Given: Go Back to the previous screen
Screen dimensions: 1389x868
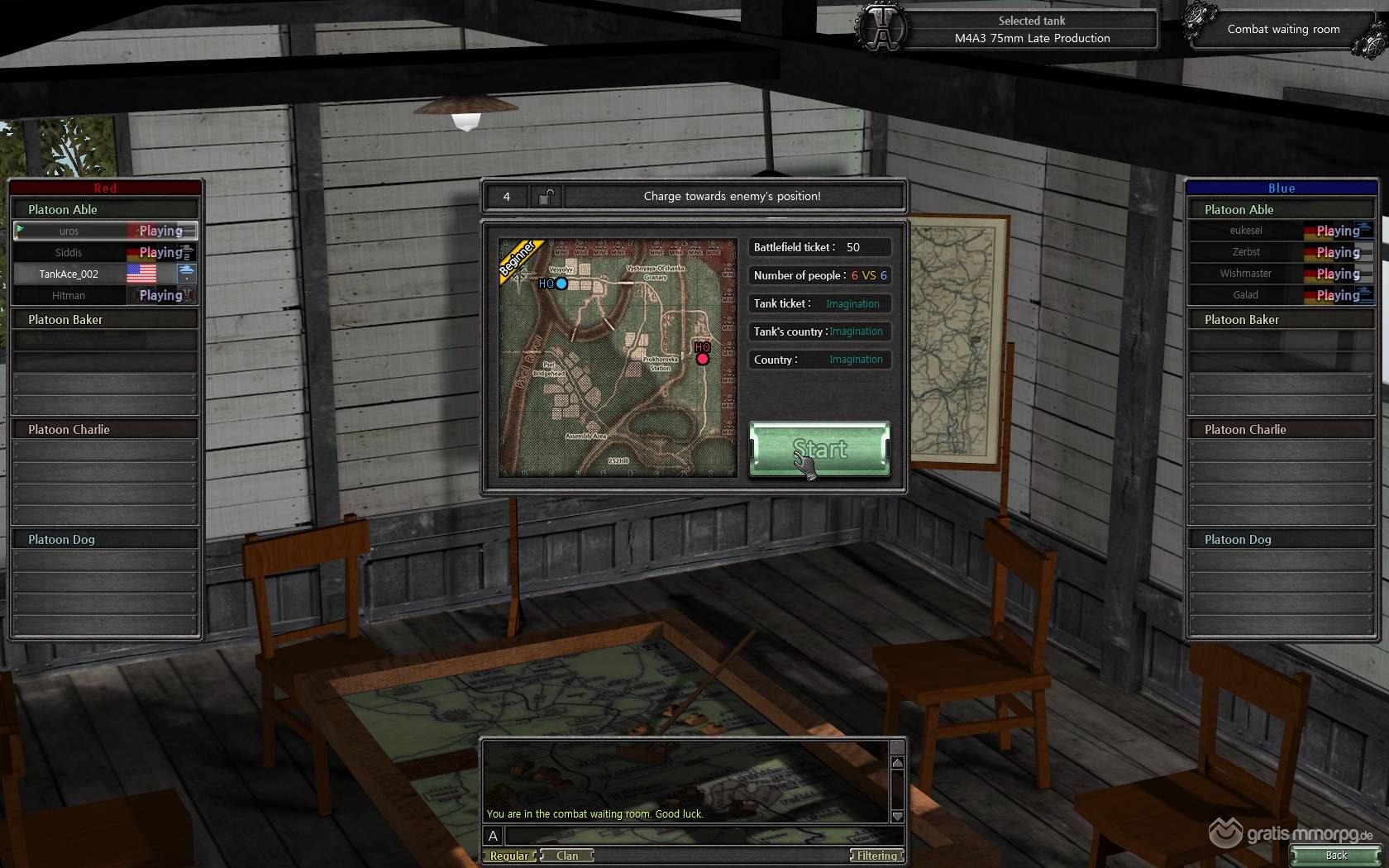Looking at the screenshot, I should pos(1335,856).
